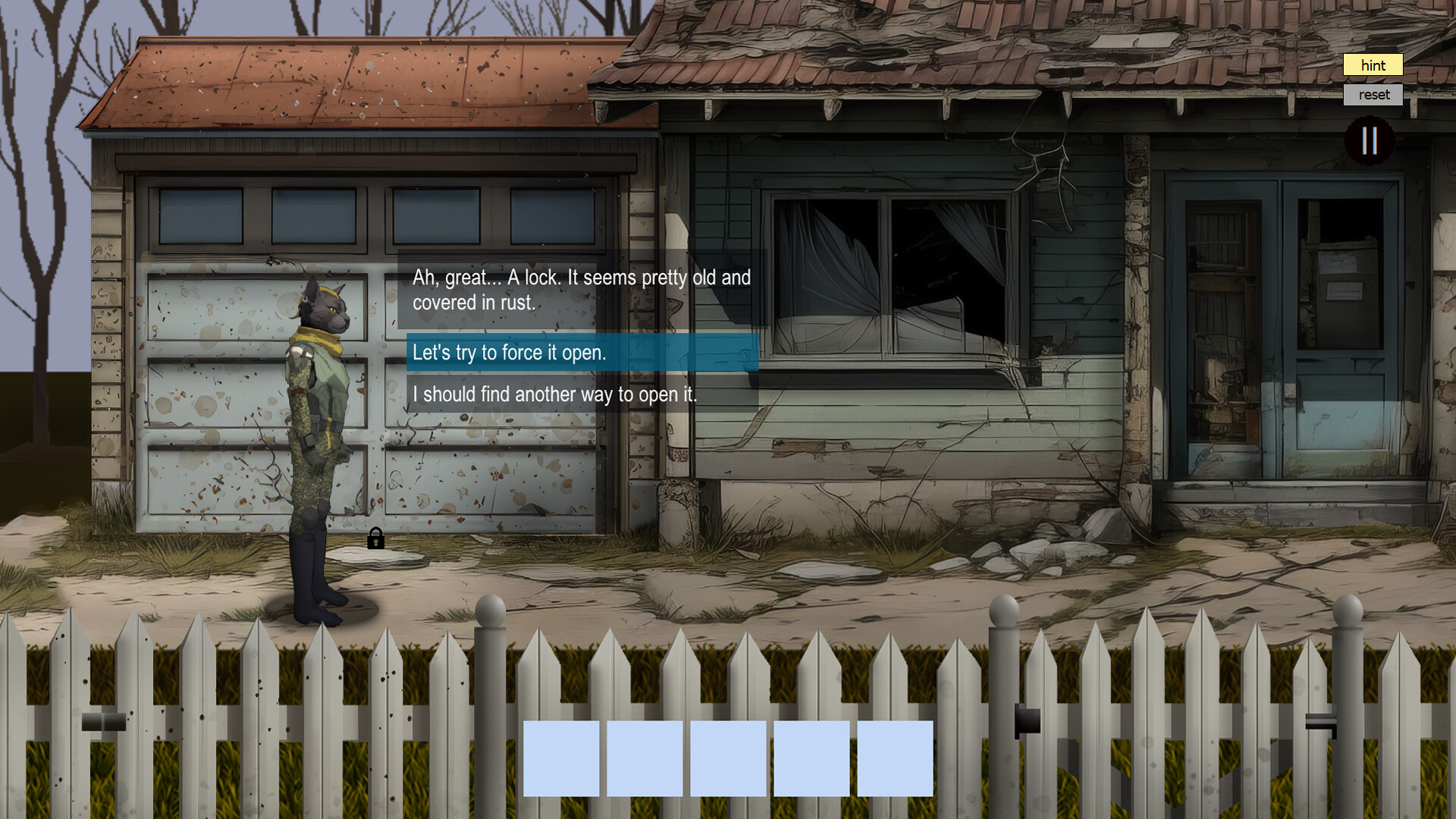Slide the latch bolt on the right fence gate
The image size is (1456, 819).
click(x=1319, y=720)
